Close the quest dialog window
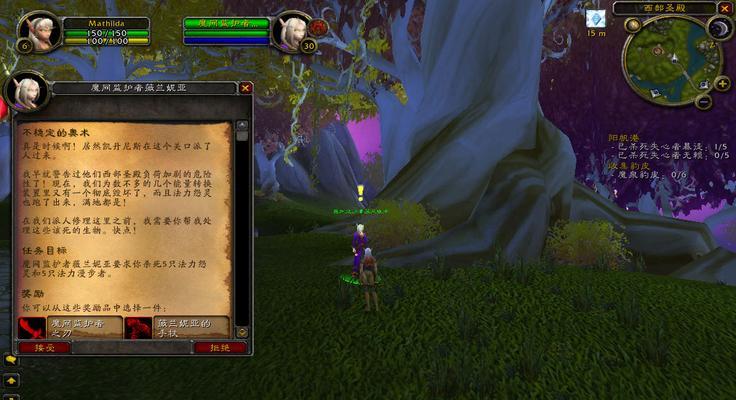Image resolution: width=736 pixels, height=400 pixels. click(x=245, y=88)
